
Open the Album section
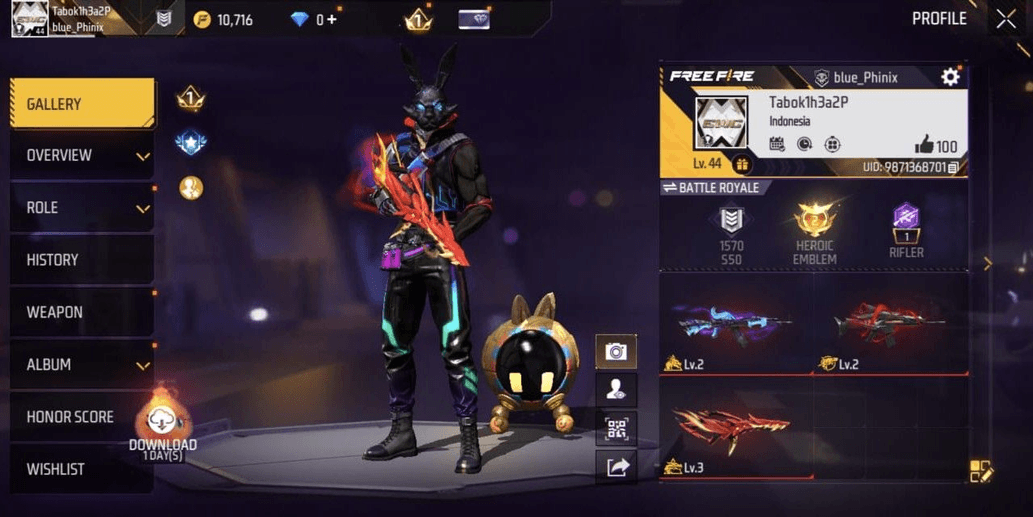(82, 365)
